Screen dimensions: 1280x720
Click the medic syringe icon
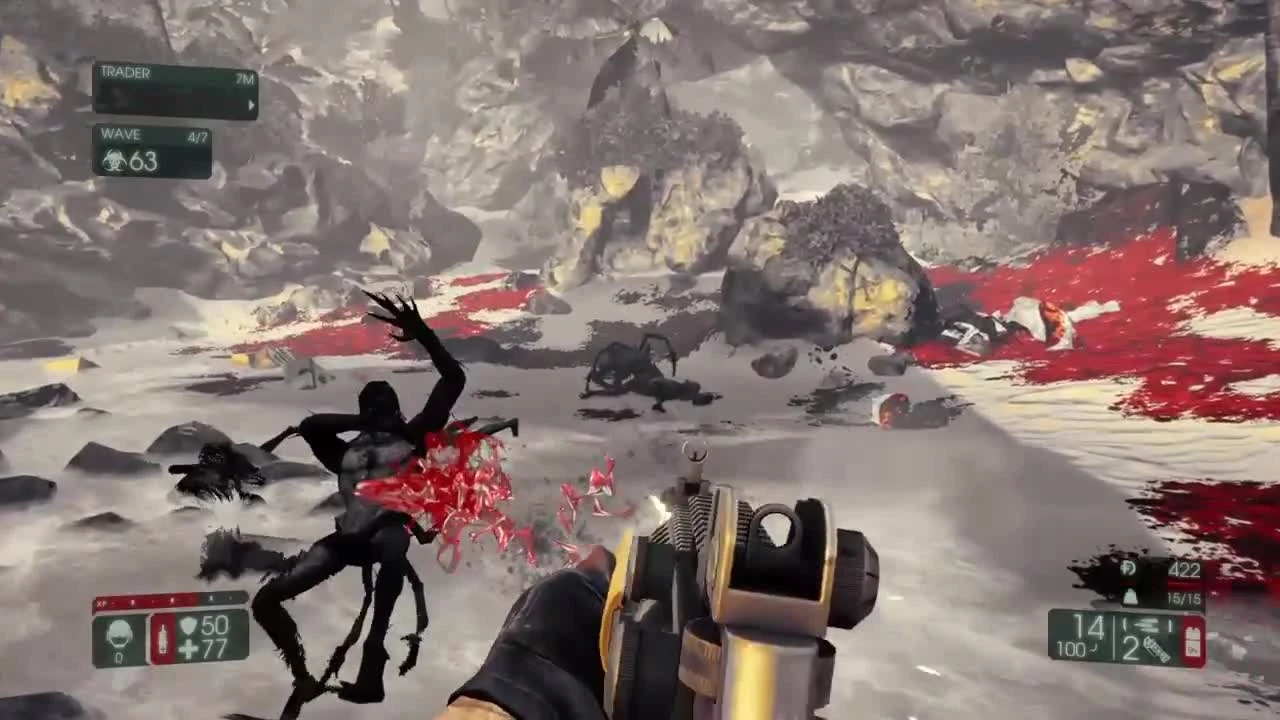tap(163, 639)
